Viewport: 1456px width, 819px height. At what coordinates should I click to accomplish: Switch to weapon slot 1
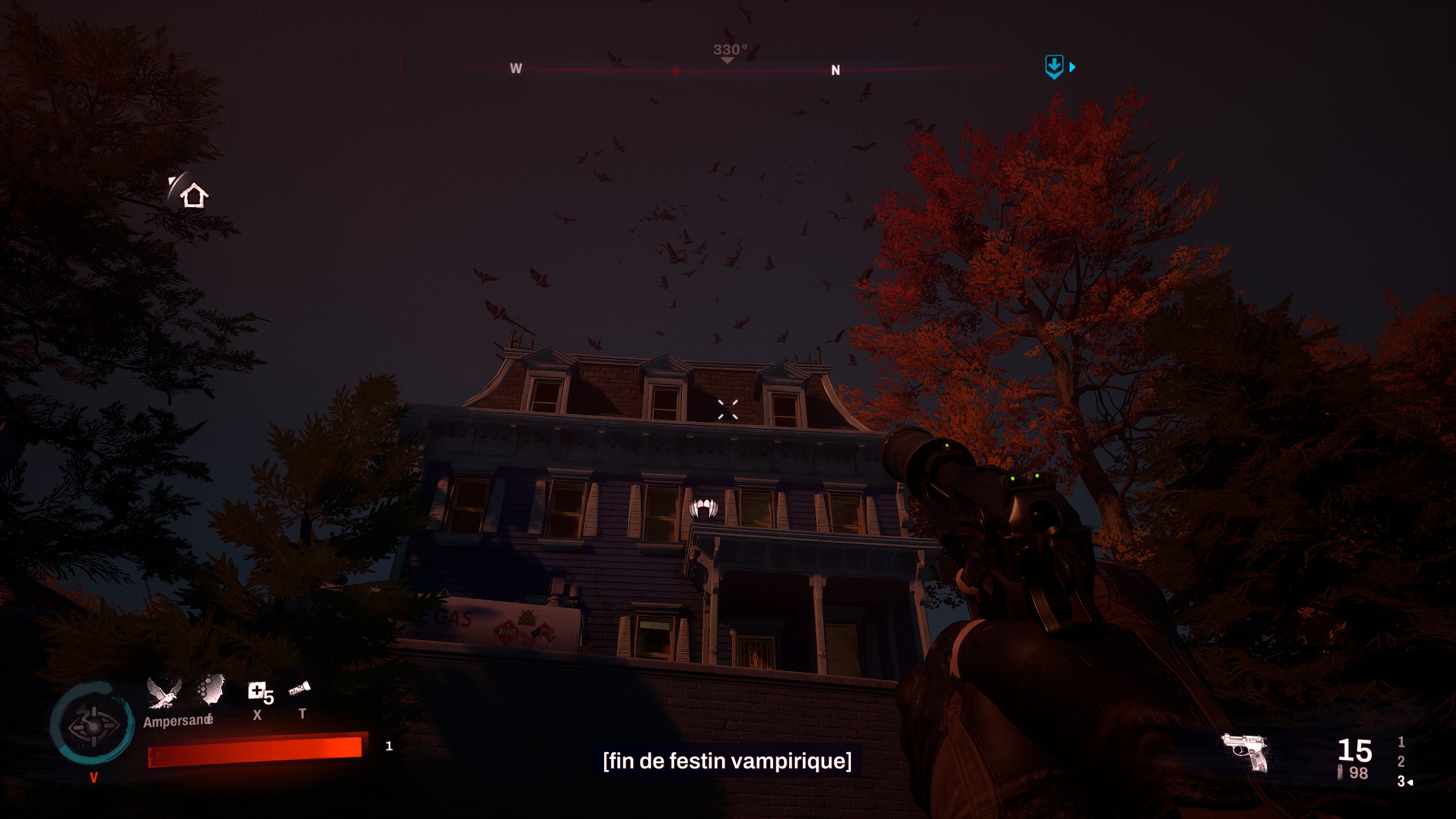coord(1401,742)
